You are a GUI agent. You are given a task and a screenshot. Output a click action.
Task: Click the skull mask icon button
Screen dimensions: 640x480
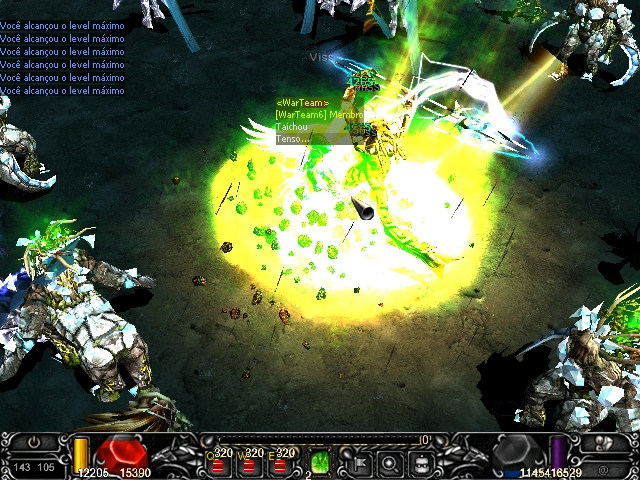point(603,444)
